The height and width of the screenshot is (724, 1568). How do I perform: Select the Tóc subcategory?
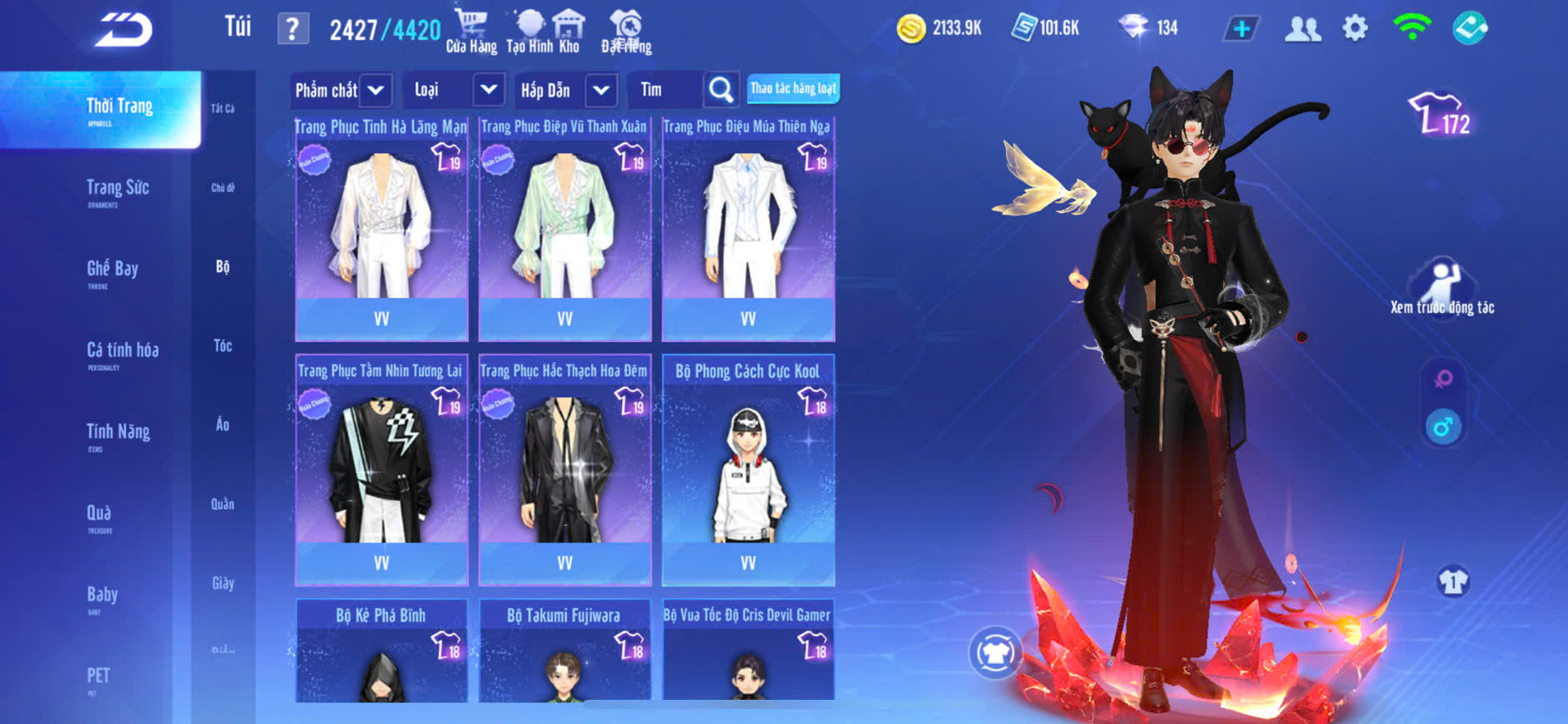[x=222, y=345]
